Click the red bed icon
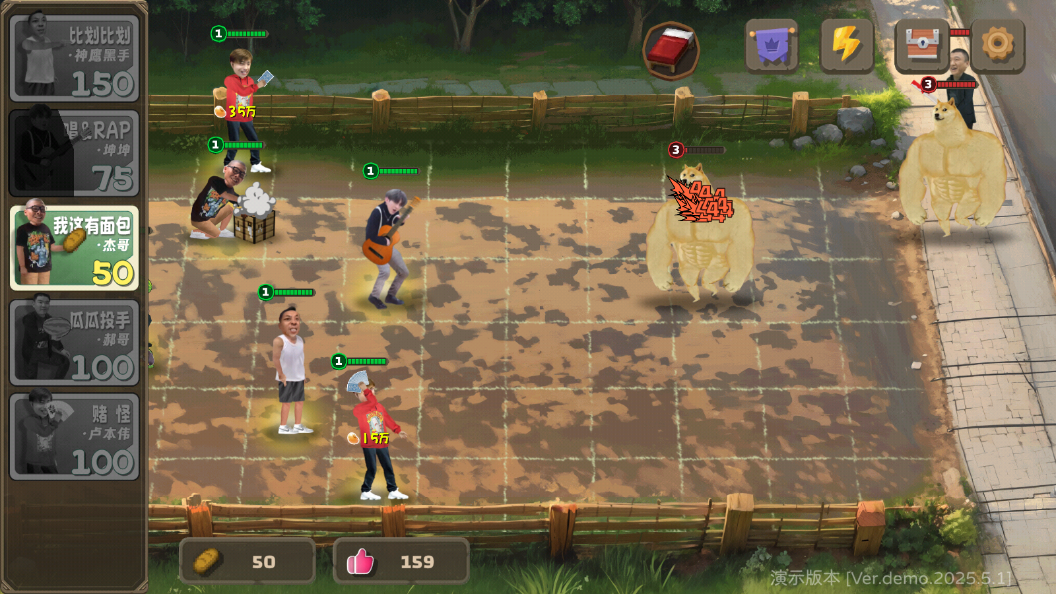Image resolution: width=1056 pixels, height=594 pixels. (x=670, y=49)
